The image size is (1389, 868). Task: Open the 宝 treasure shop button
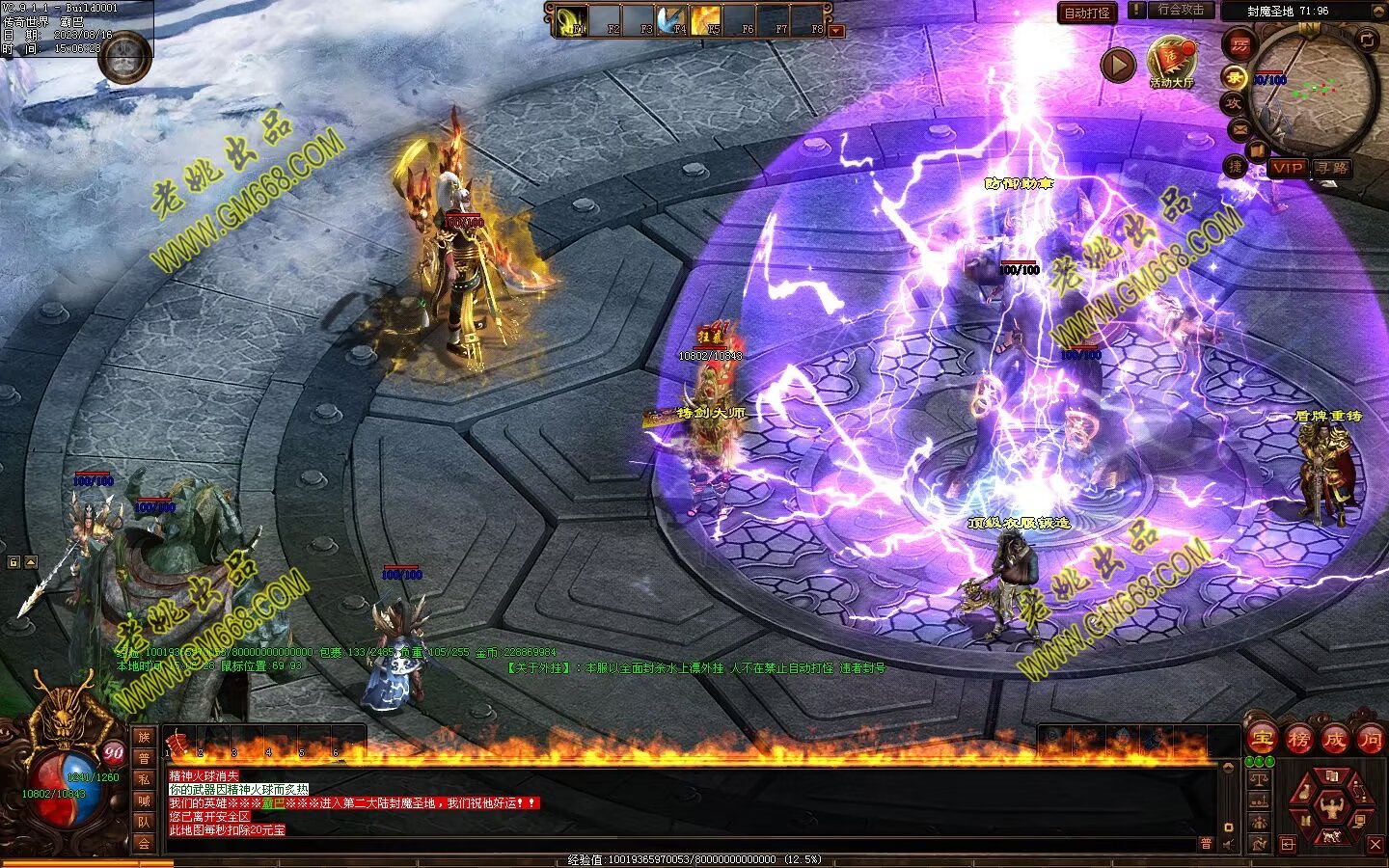(x=1261, y=740)
